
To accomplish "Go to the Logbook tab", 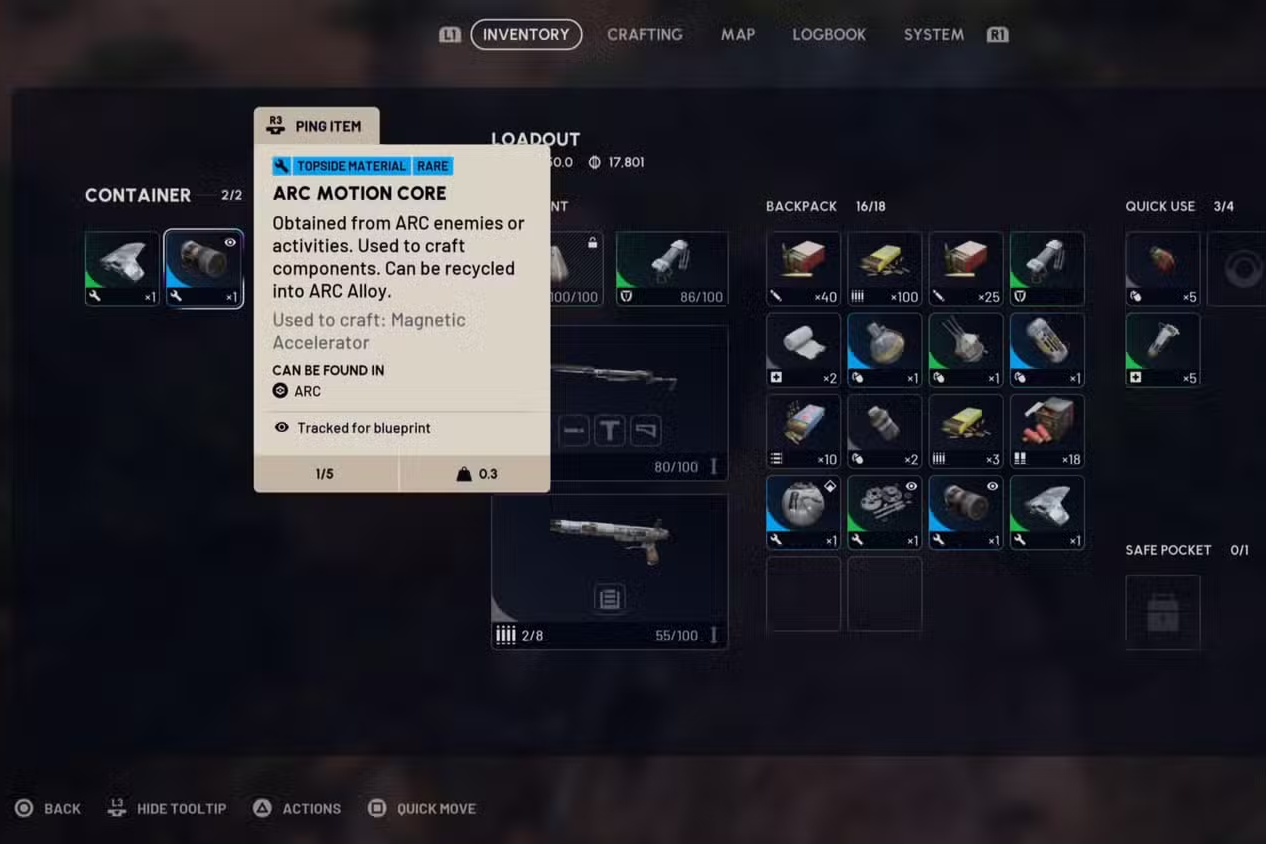I will pyautogui.click(x=828, y=34).
